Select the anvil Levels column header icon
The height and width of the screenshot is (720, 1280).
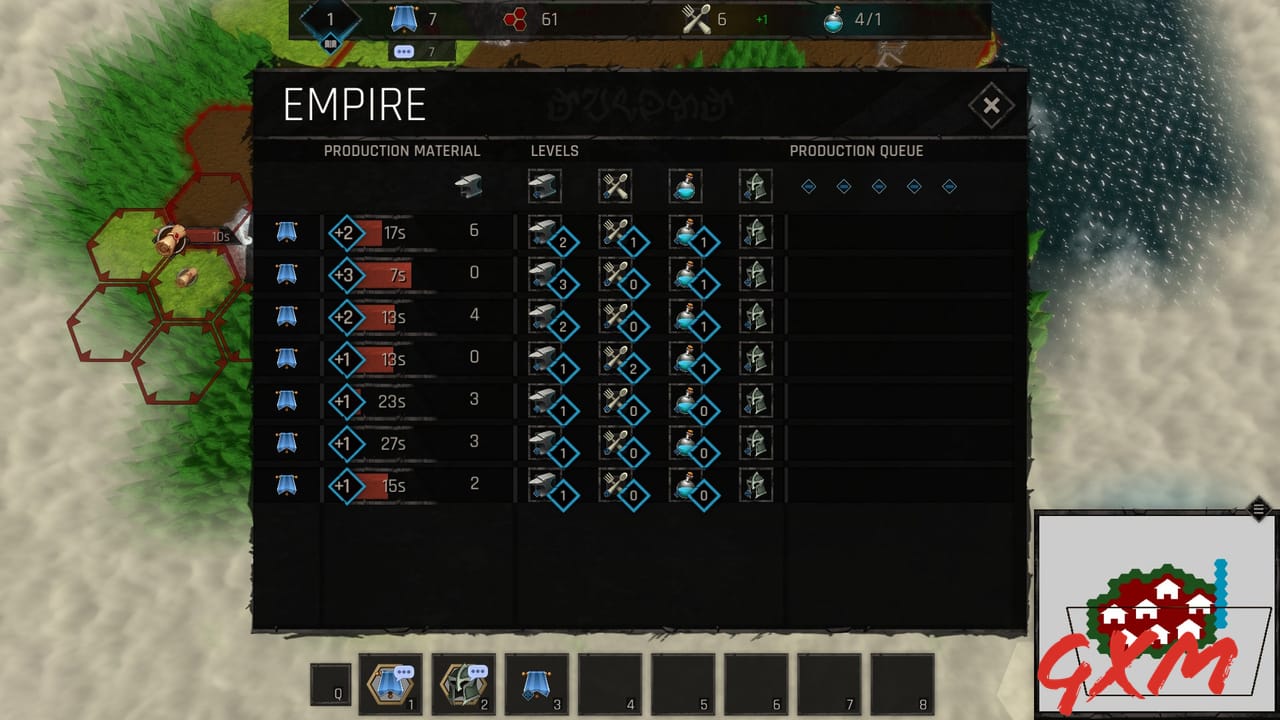coord(544,186)
